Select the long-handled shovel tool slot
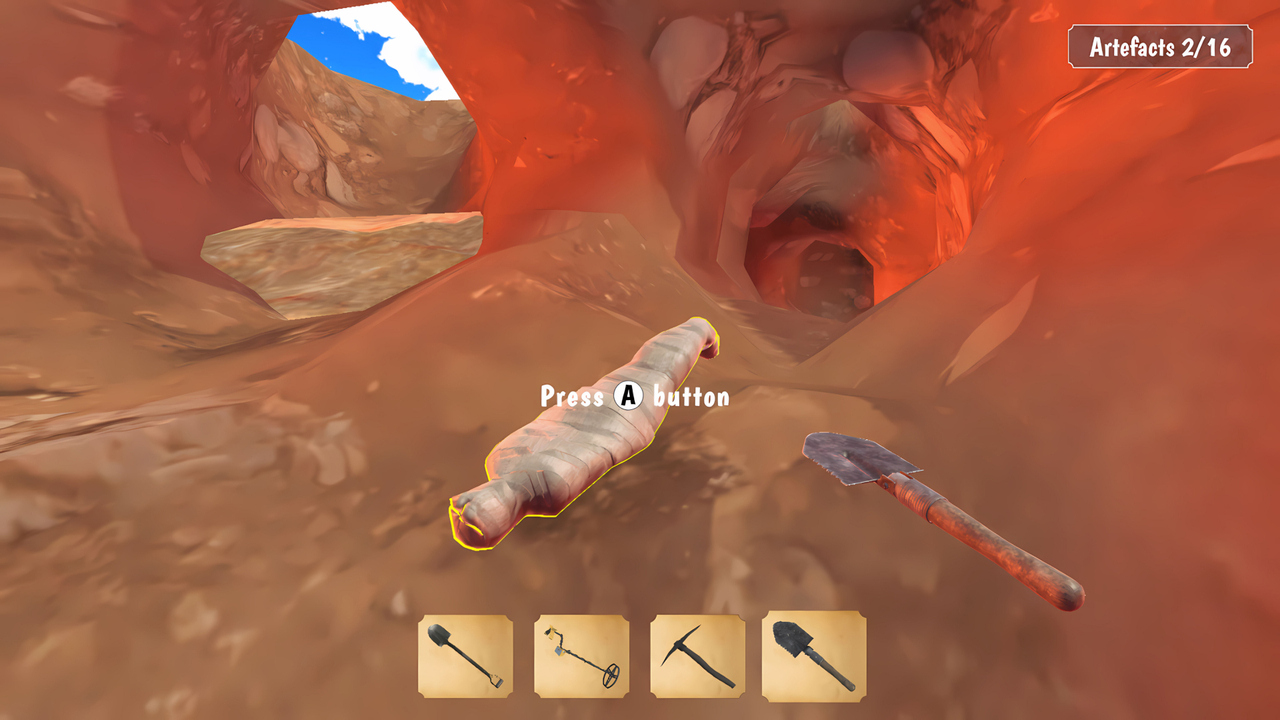The height and width of the screenshot is (720, 1280). coord(465,656)
